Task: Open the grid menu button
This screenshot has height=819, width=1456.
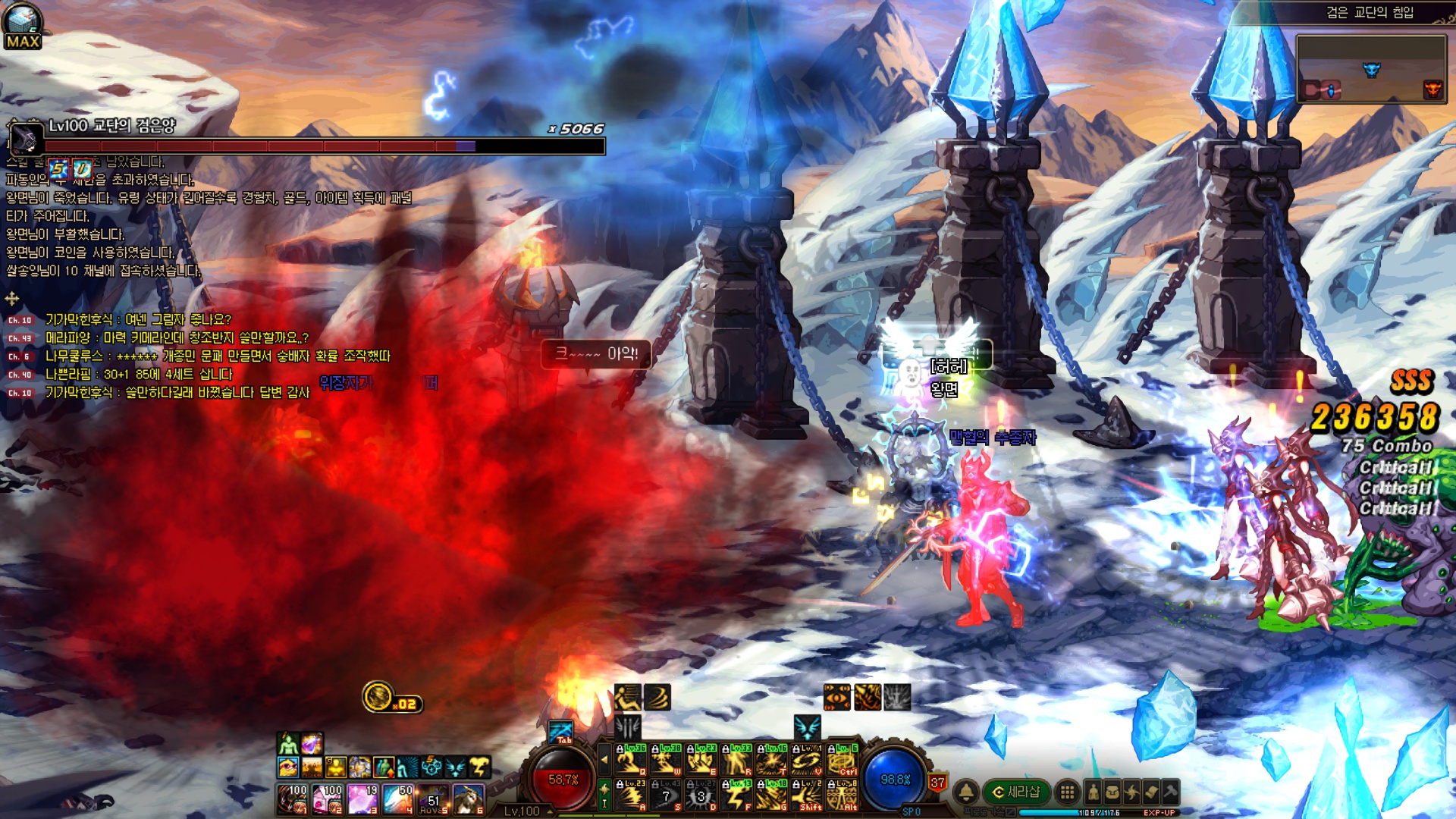Action: [1067, 792]
